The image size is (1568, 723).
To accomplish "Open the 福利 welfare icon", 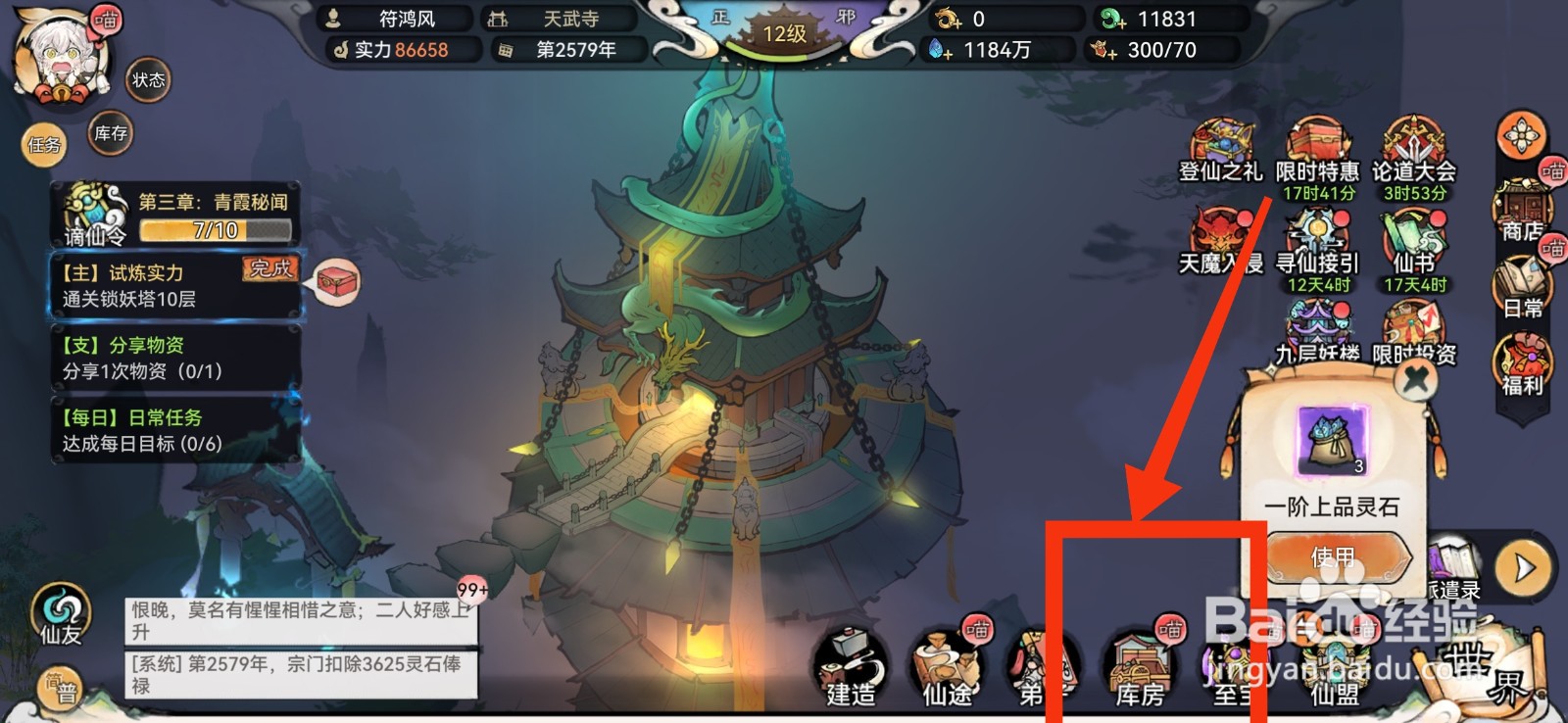I will point(1522,358).
